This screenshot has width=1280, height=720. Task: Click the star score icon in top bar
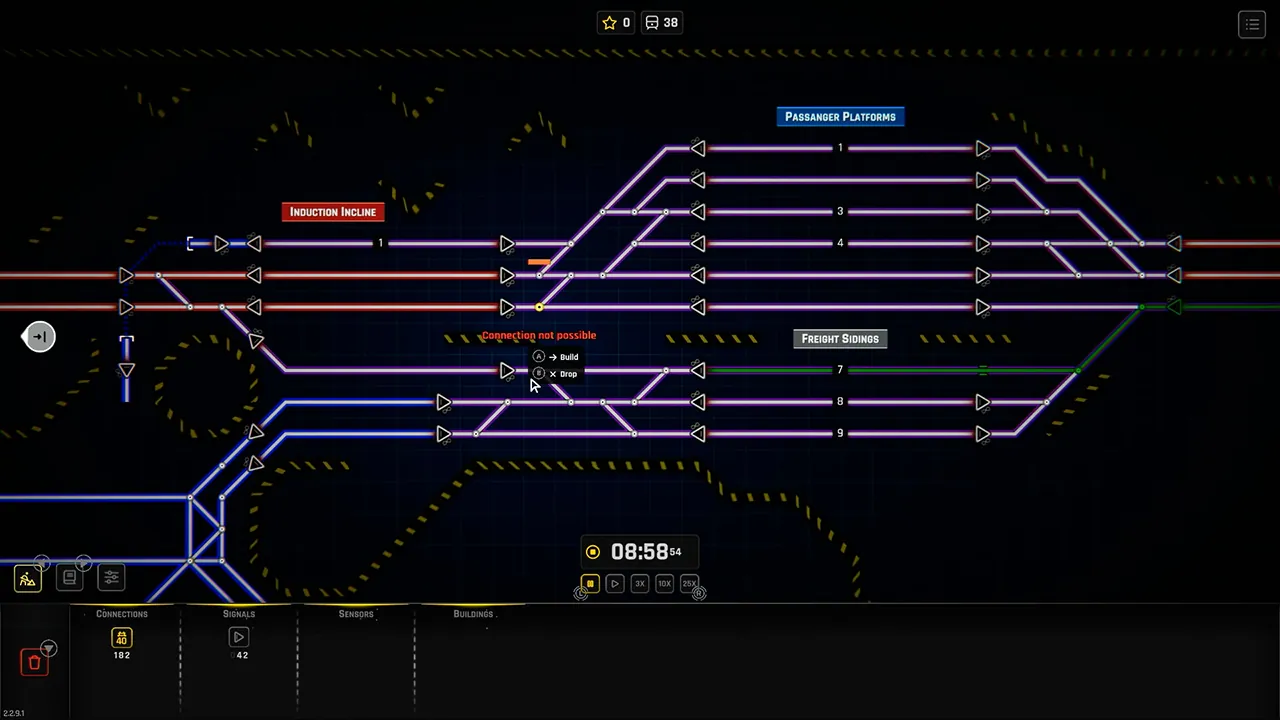[608, 22]
